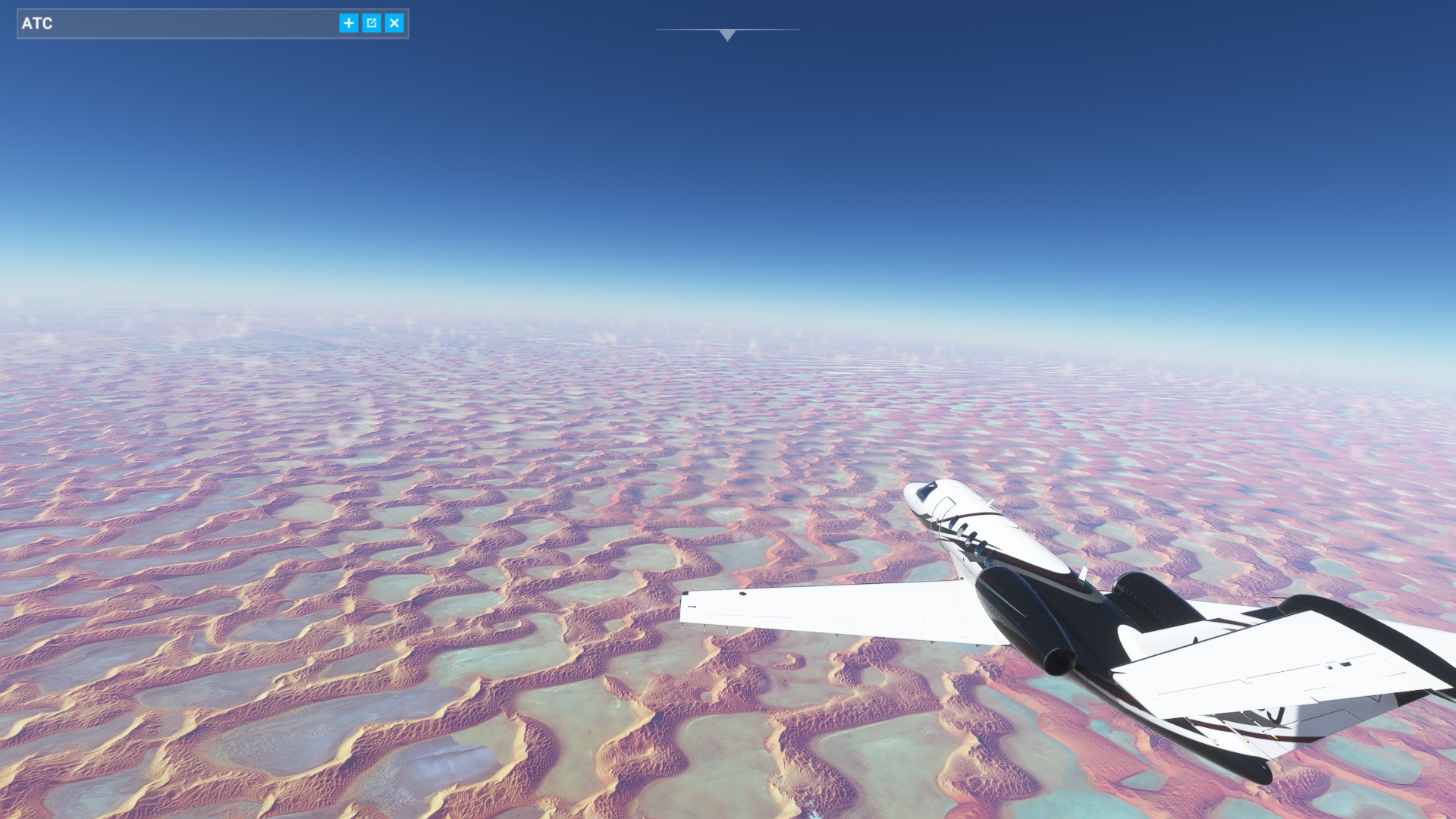This screenshot has width=1456, height=819.
Task: Select the pop-out window icon on ATC panel
Action: [x=371, y=23]
